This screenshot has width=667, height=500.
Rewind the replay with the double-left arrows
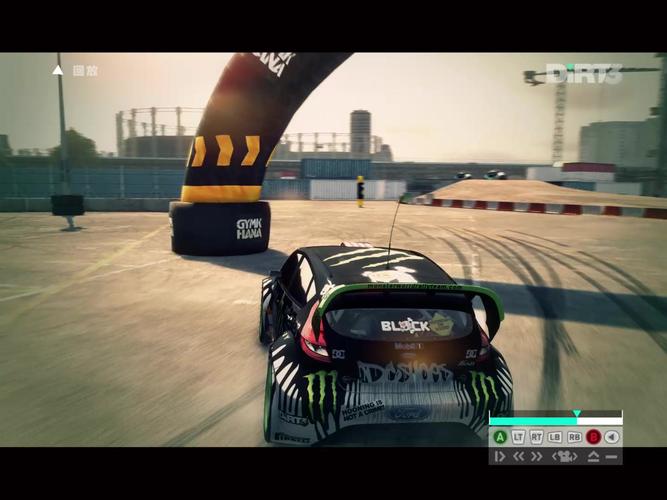[519, 456]
